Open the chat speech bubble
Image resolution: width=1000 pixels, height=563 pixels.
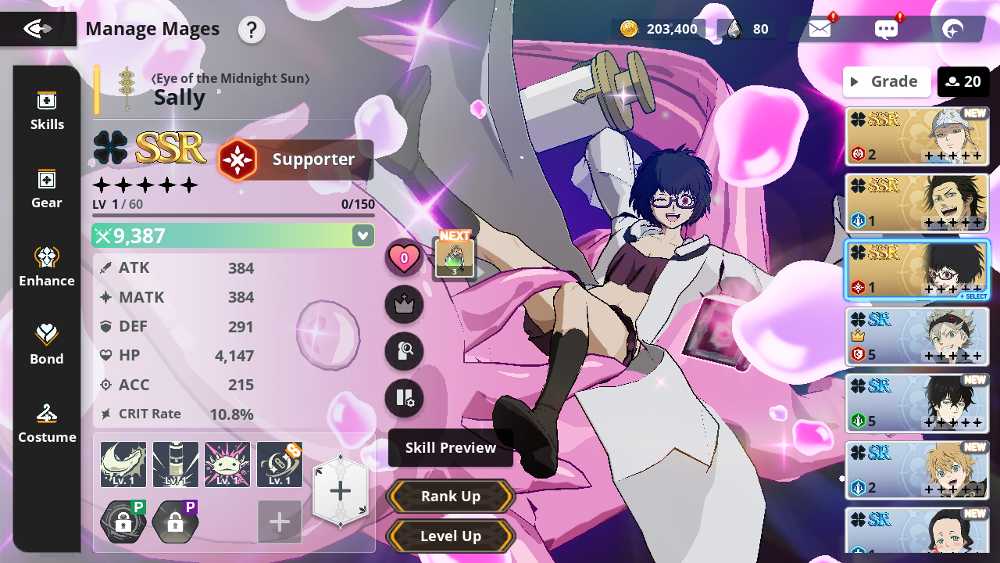(x=886, y=29)
